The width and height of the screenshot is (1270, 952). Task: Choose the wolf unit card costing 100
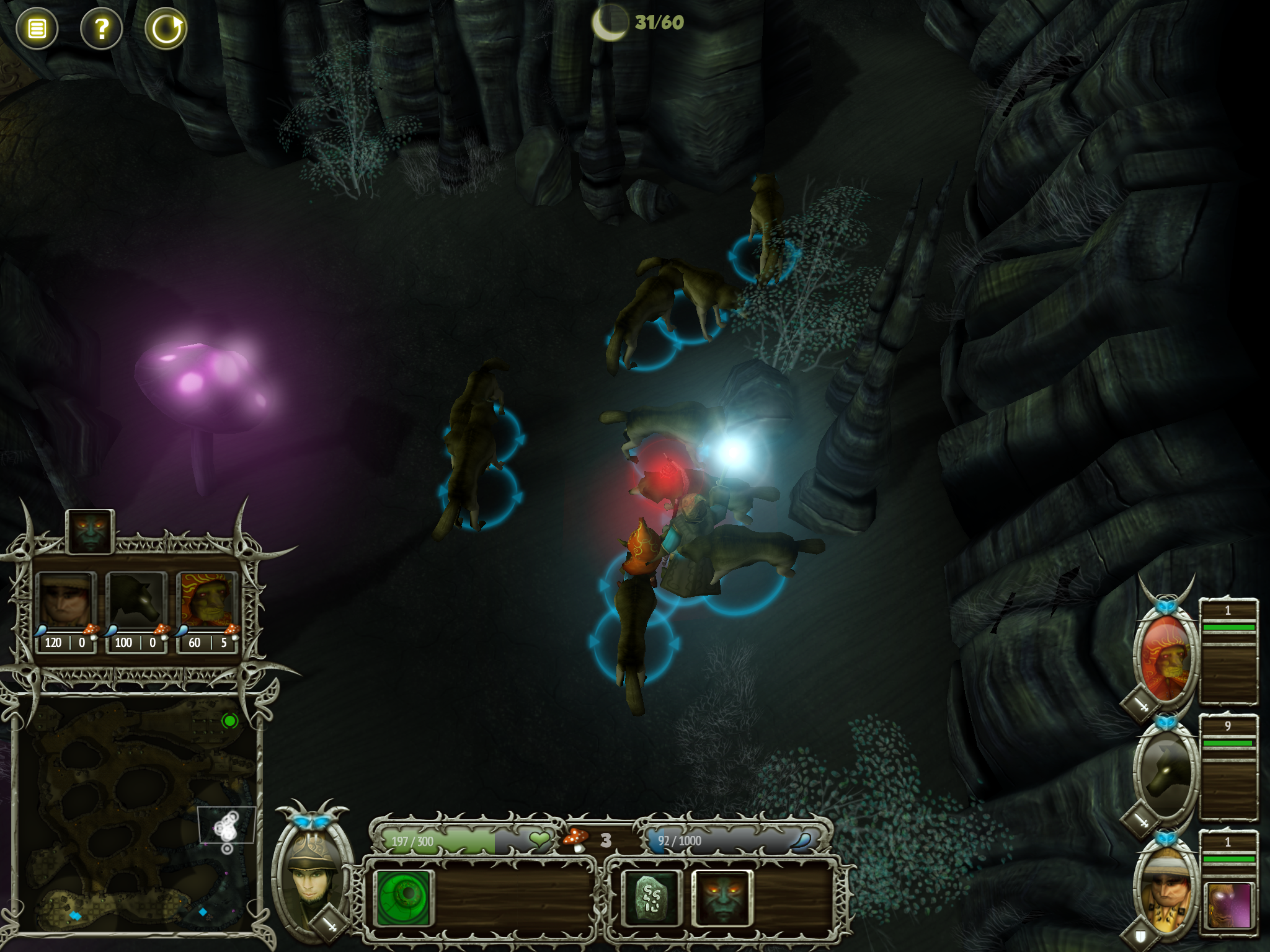coord(136,609)
